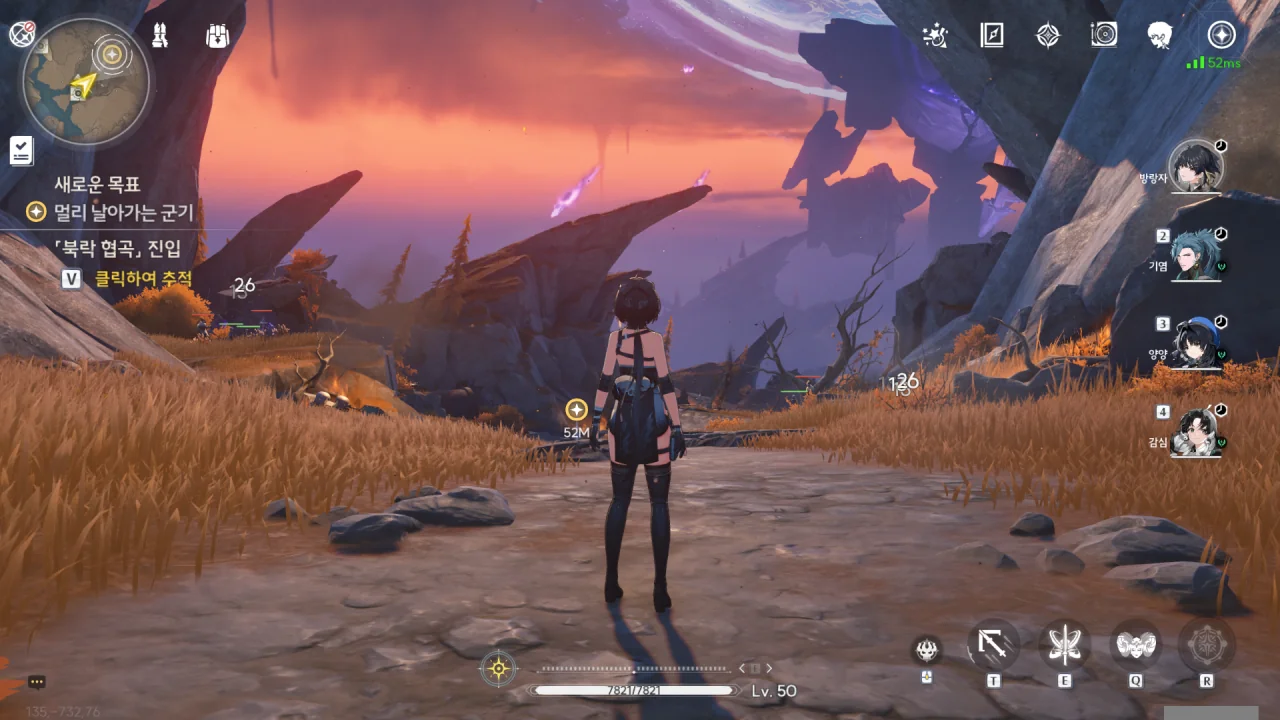Open the character head profile icon
This screenshot has height=720, width=1280.
pyautogui.click(x=1160, y=36)
